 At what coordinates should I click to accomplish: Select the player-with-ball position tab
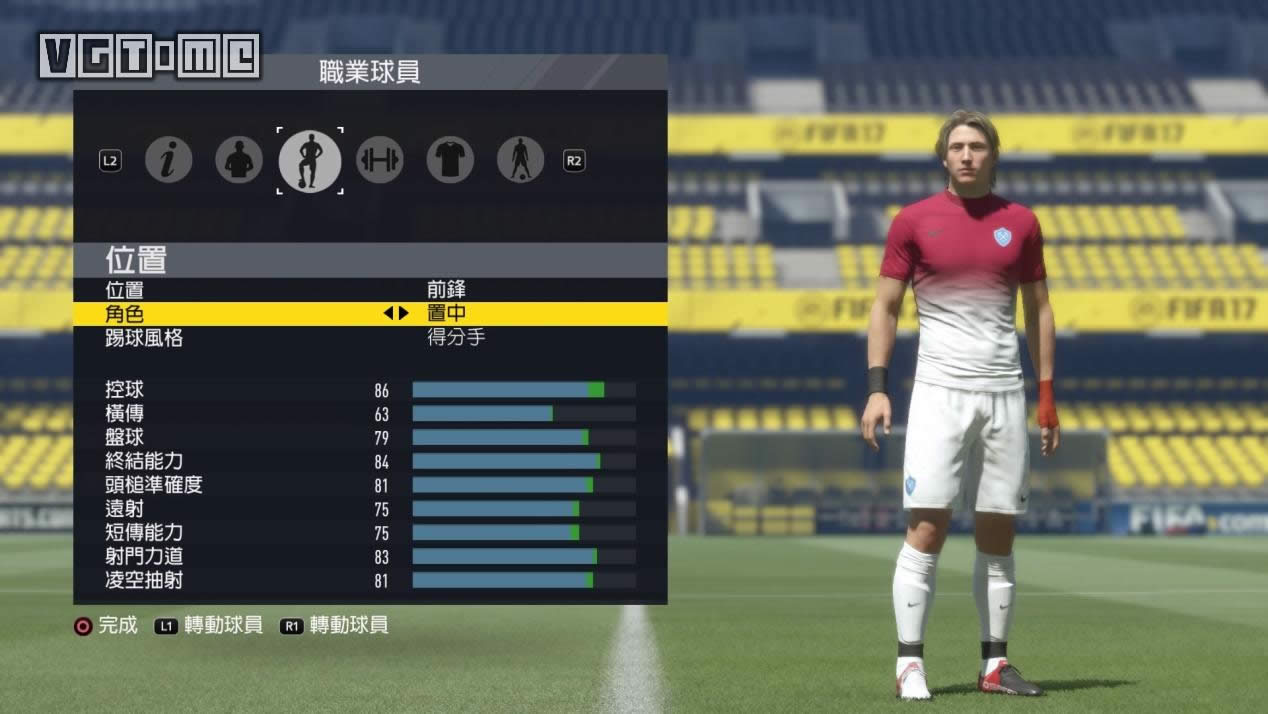309,160
